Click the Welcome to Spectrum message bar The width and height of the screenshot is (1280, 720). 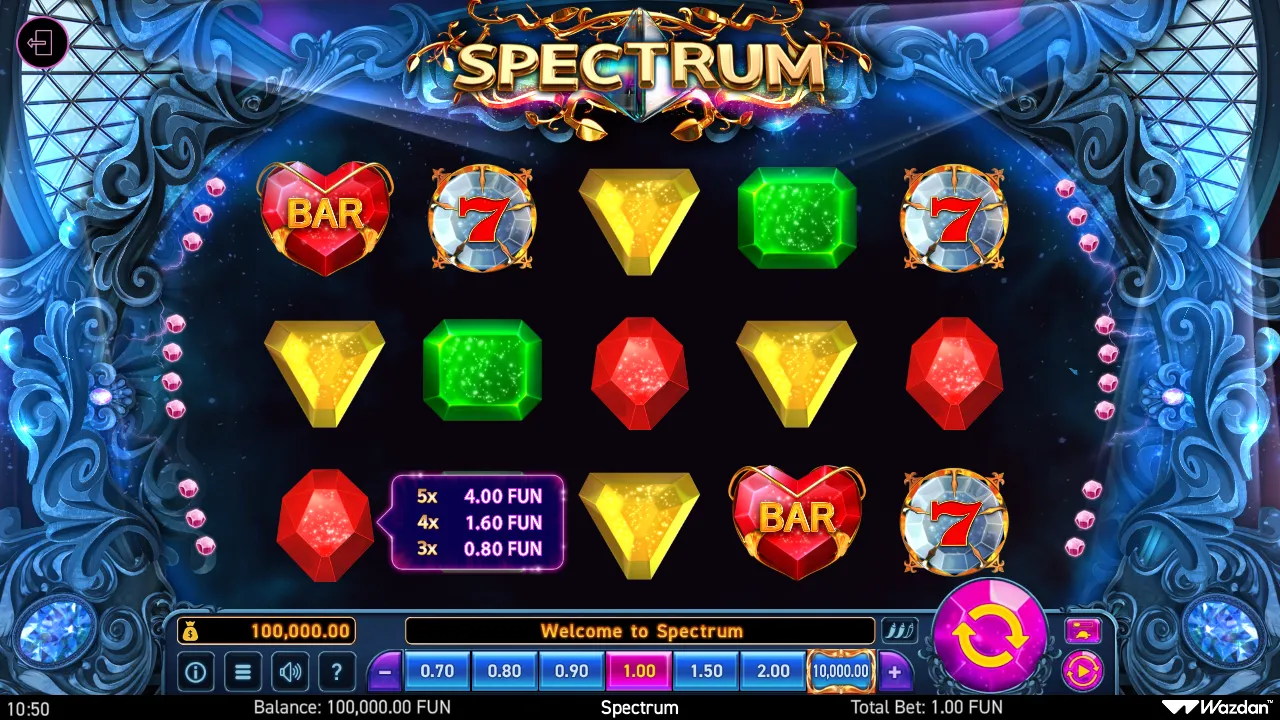[x=640, y=630]
